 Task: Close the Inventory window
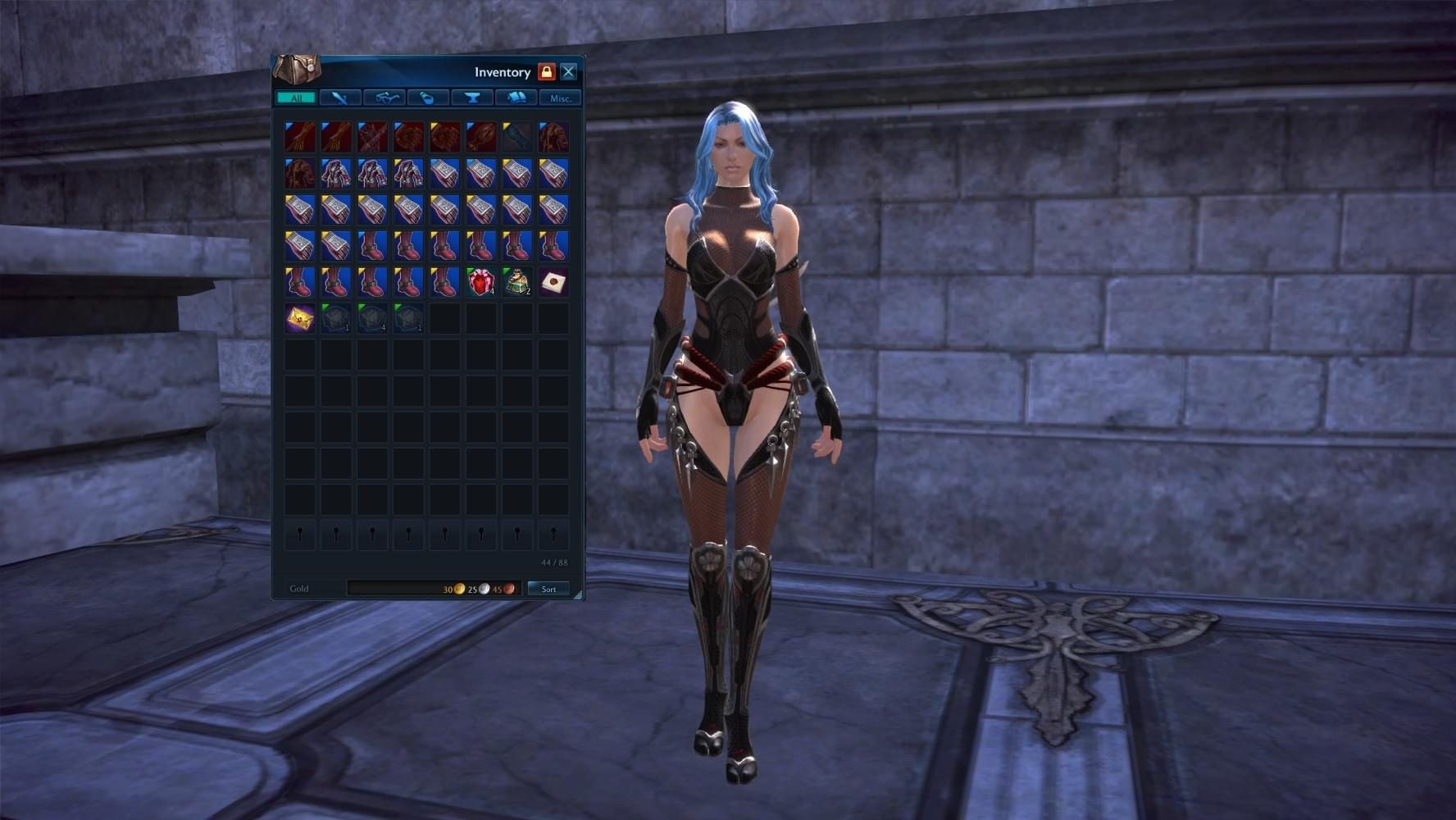pyautogui.click(x=568, y=72)
